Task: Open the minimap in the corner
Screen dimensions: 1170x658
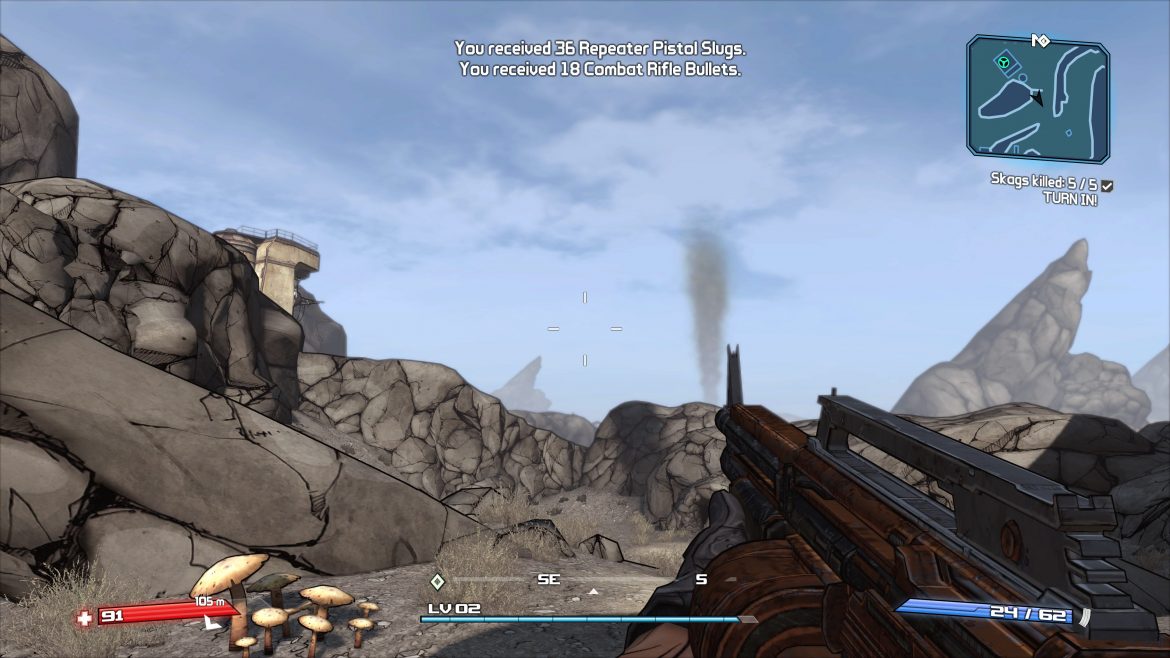Action: [x=1037, y=99]
